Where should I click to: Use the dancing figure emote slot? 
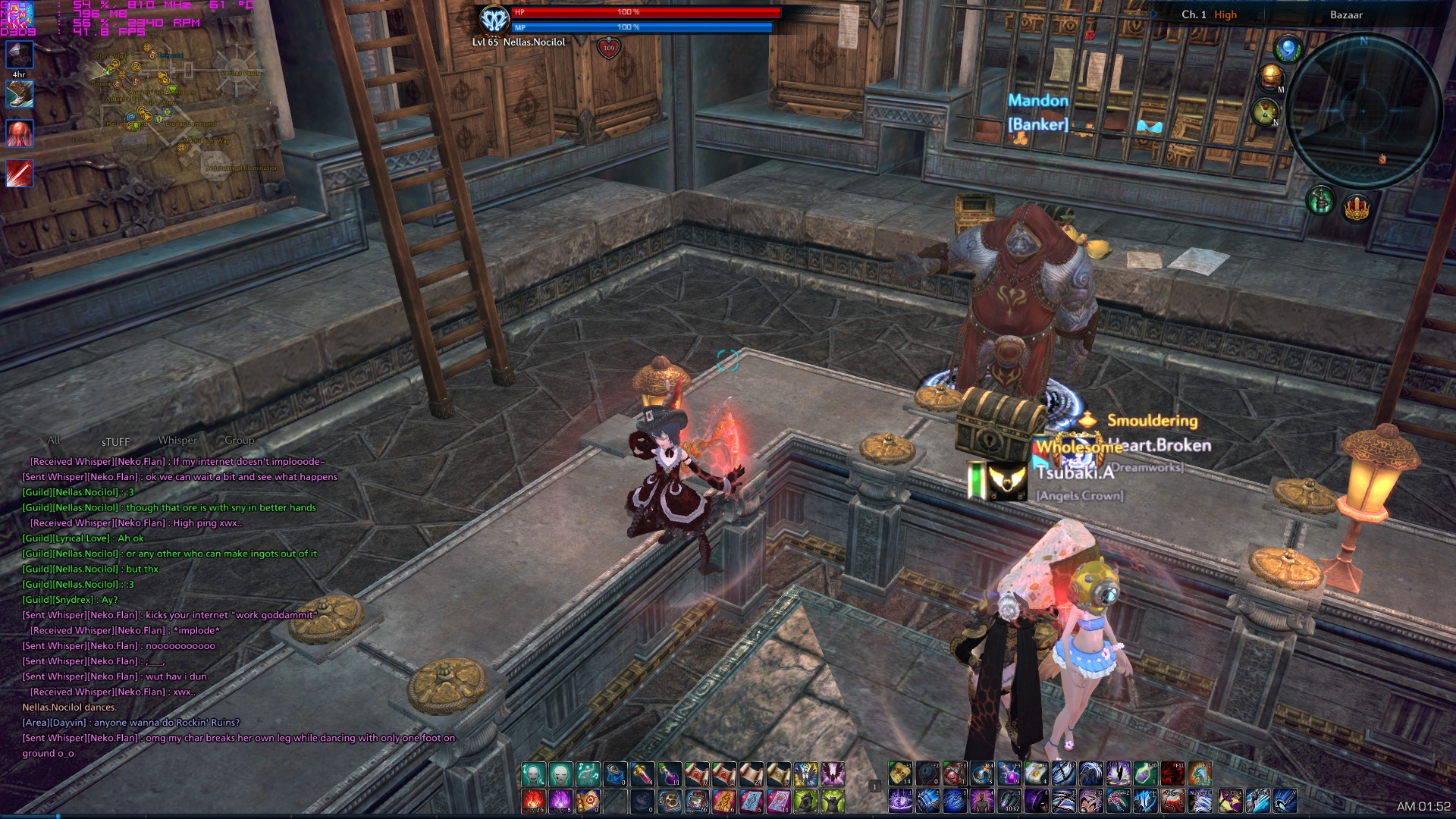(x=588, y=774)
